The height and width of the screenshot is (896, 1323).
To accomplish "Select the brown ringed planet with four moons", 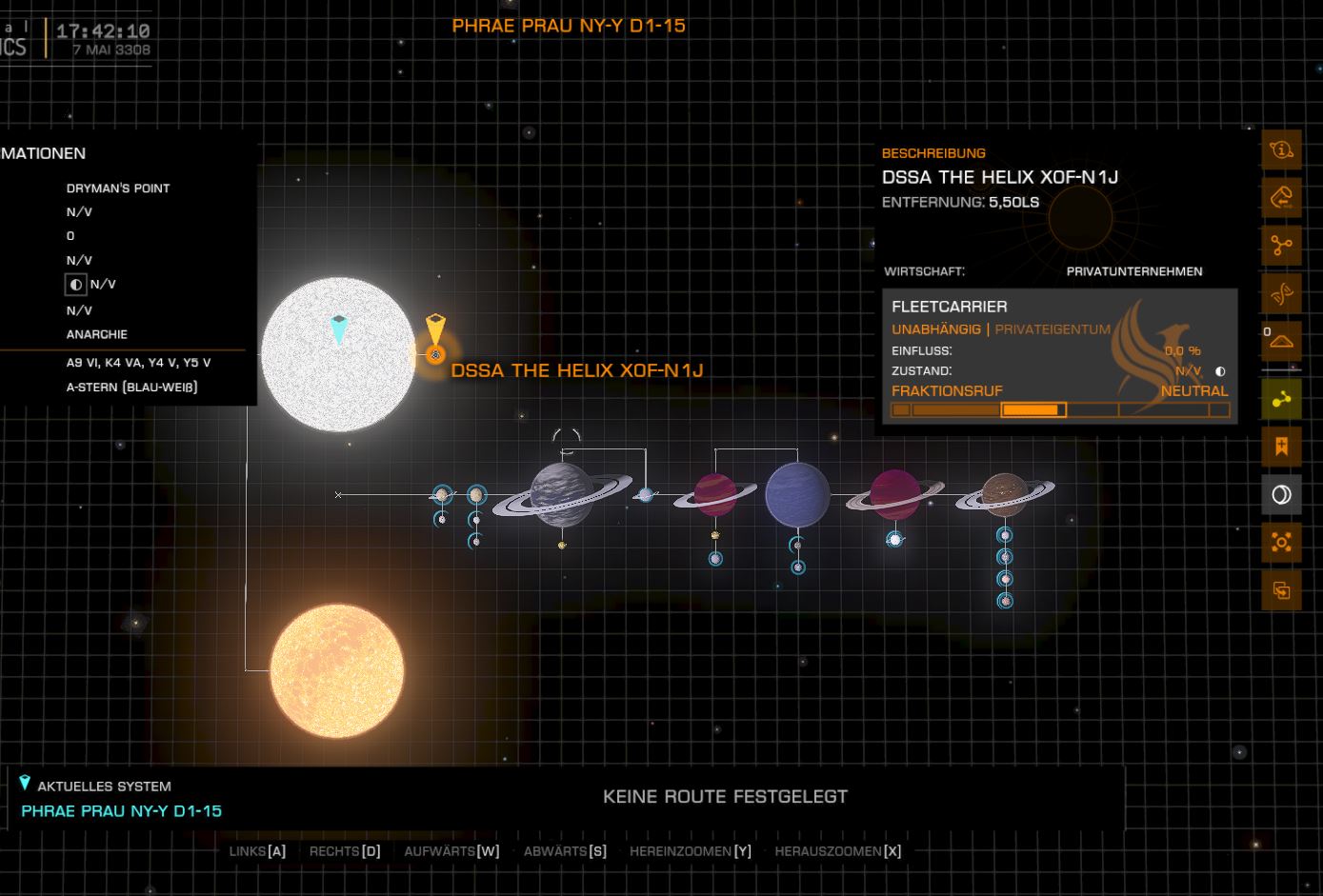I will (x=1004, y=494).
